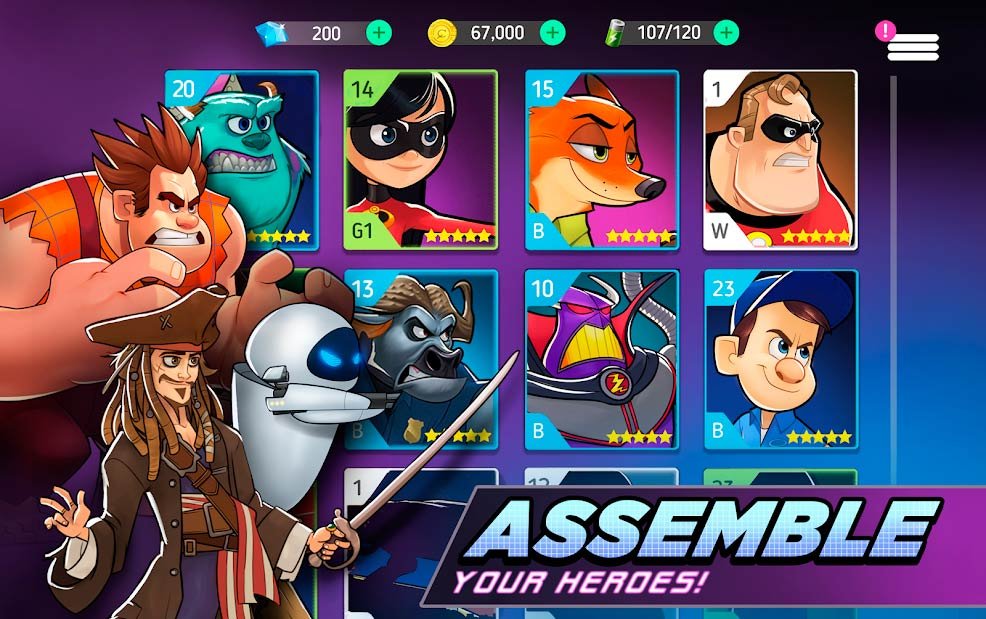Screen dimensions: 986x619
Task: Select the Chief Bogo hero card
Action: pos(440,359)
